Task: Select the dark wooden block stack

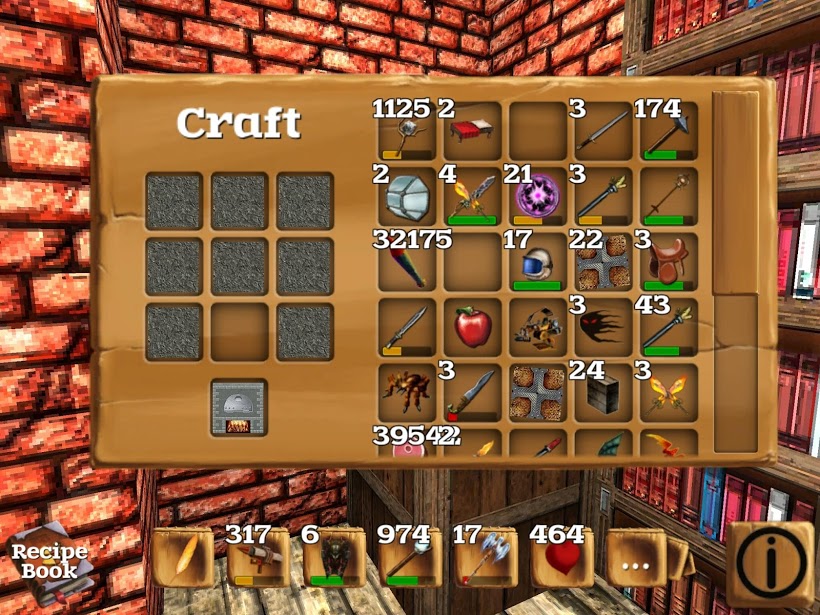Action: [x=603, y=392]
